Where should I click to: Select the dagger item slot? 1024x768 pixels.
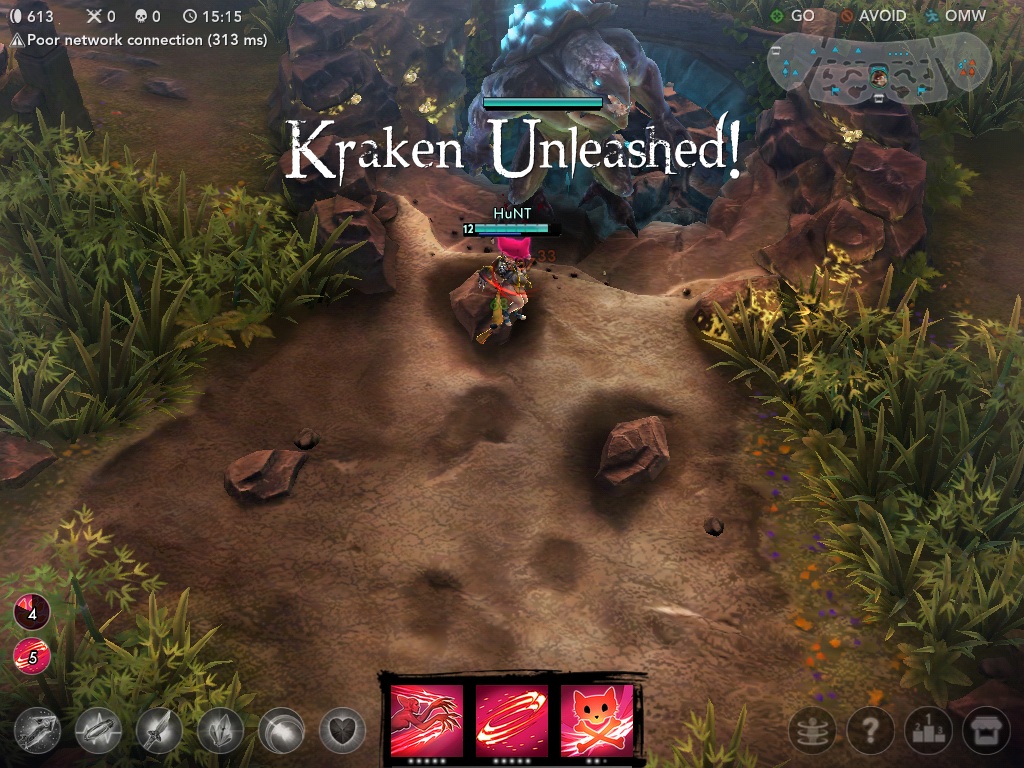coord(159,732)
